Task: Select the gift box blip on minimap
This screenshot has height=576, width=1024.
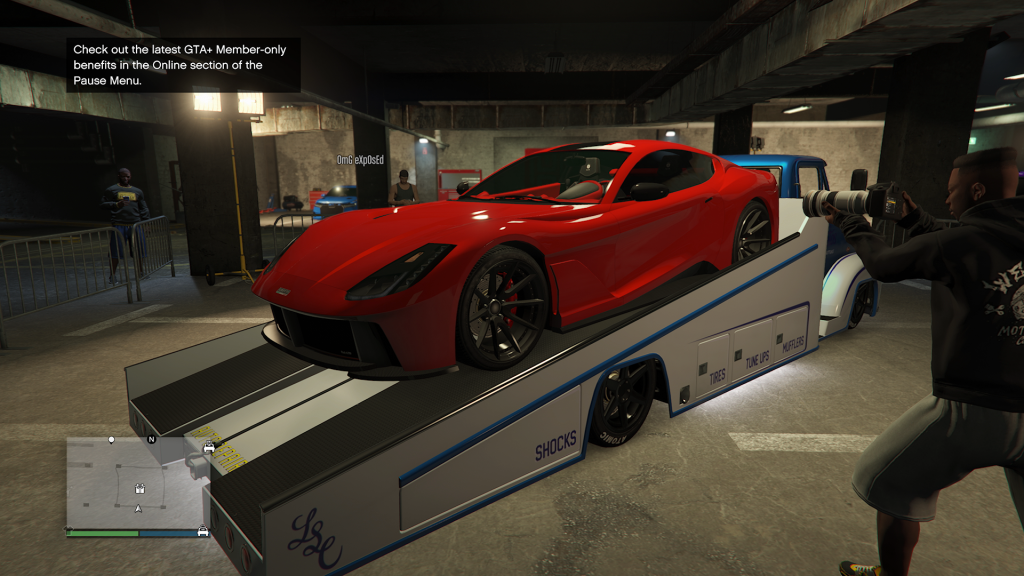Action: pos(139,490)
